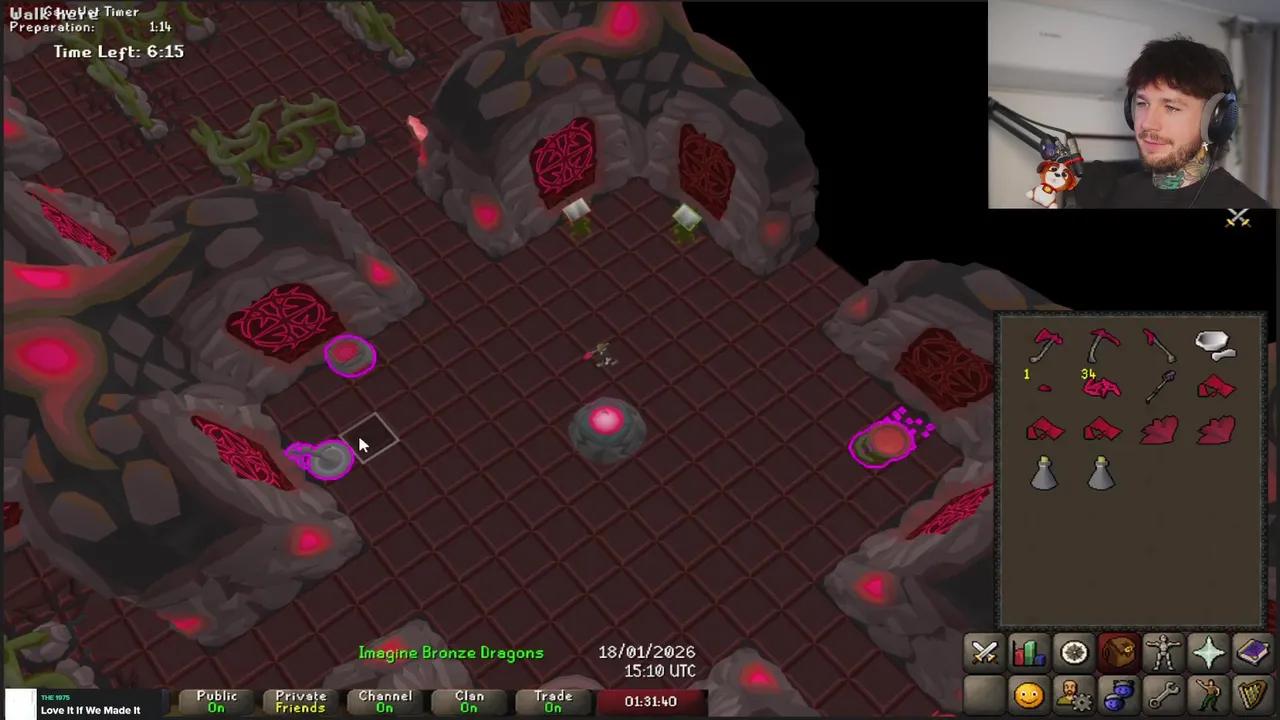
Task: Open the Emotes tab
Action: click(x=1208, y=694)
